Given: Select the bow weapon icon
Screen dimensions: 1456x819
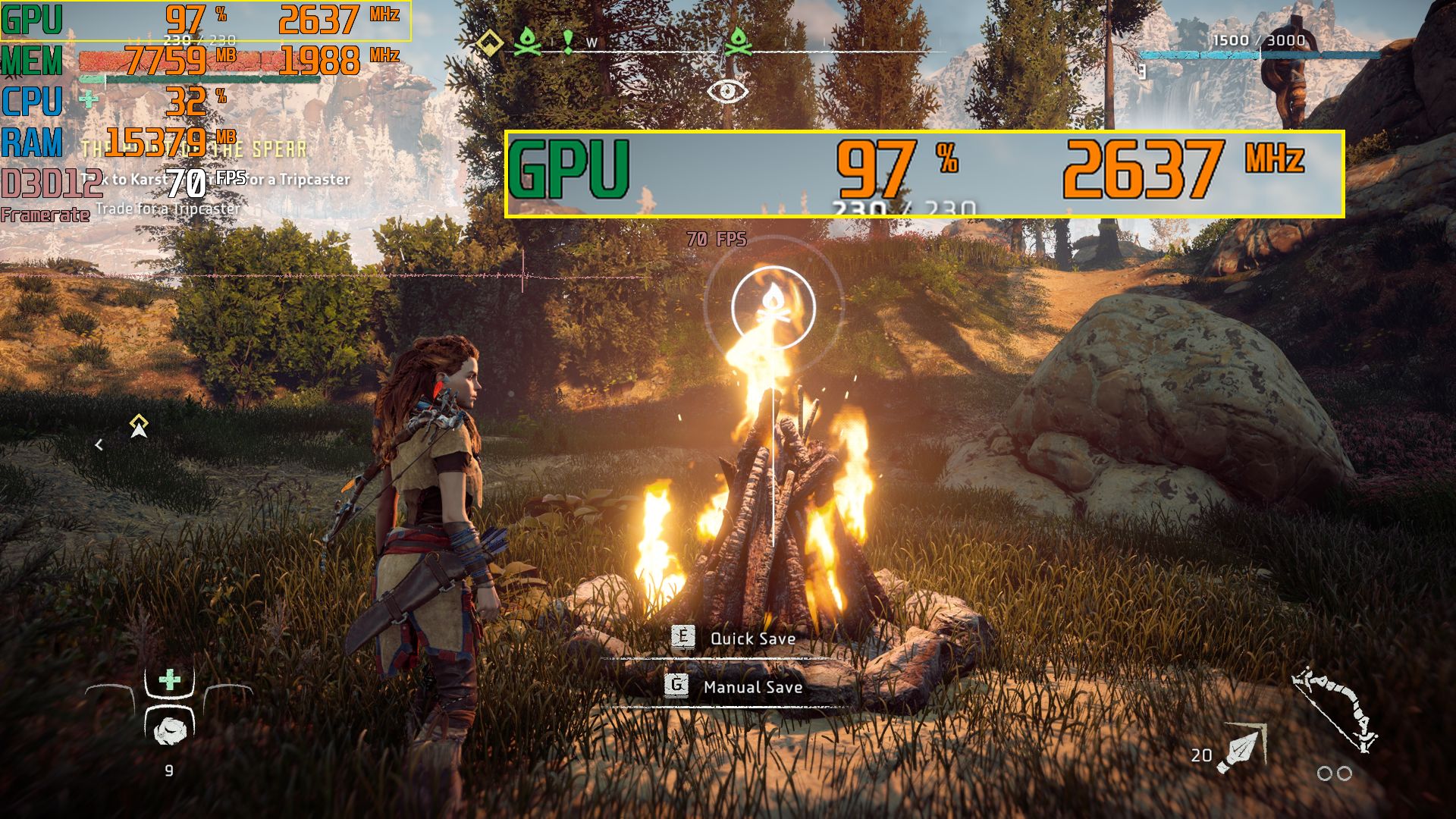Looking at the screenshot, I should tap(1335, 710).
